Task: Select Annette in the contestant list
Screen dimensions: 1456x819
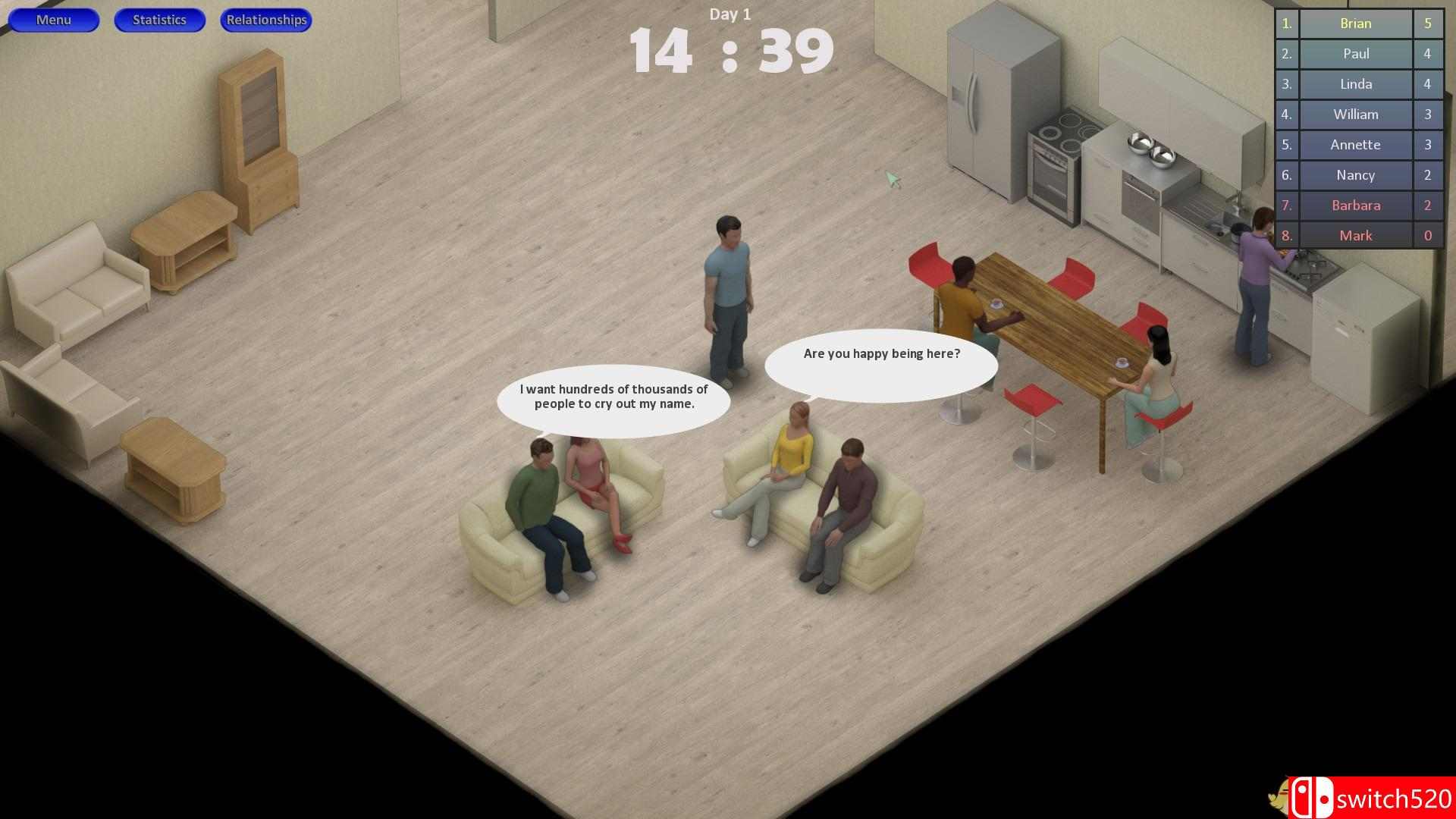Action: [x=1354, y=145]
